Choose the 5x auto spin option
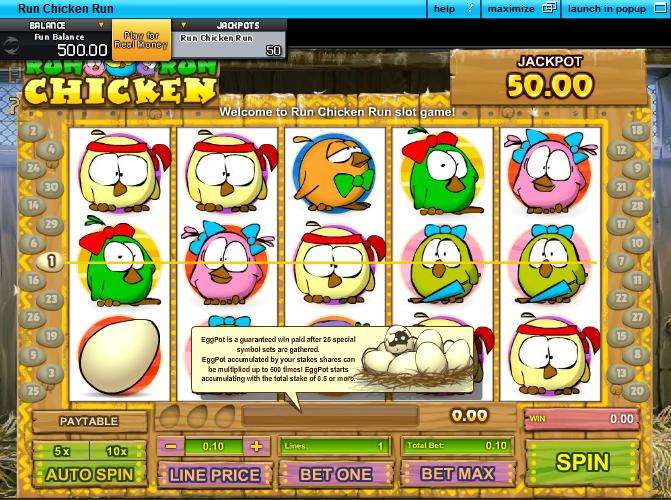The height and width of the screenshot is (500, 671). [x=61, y=451]
